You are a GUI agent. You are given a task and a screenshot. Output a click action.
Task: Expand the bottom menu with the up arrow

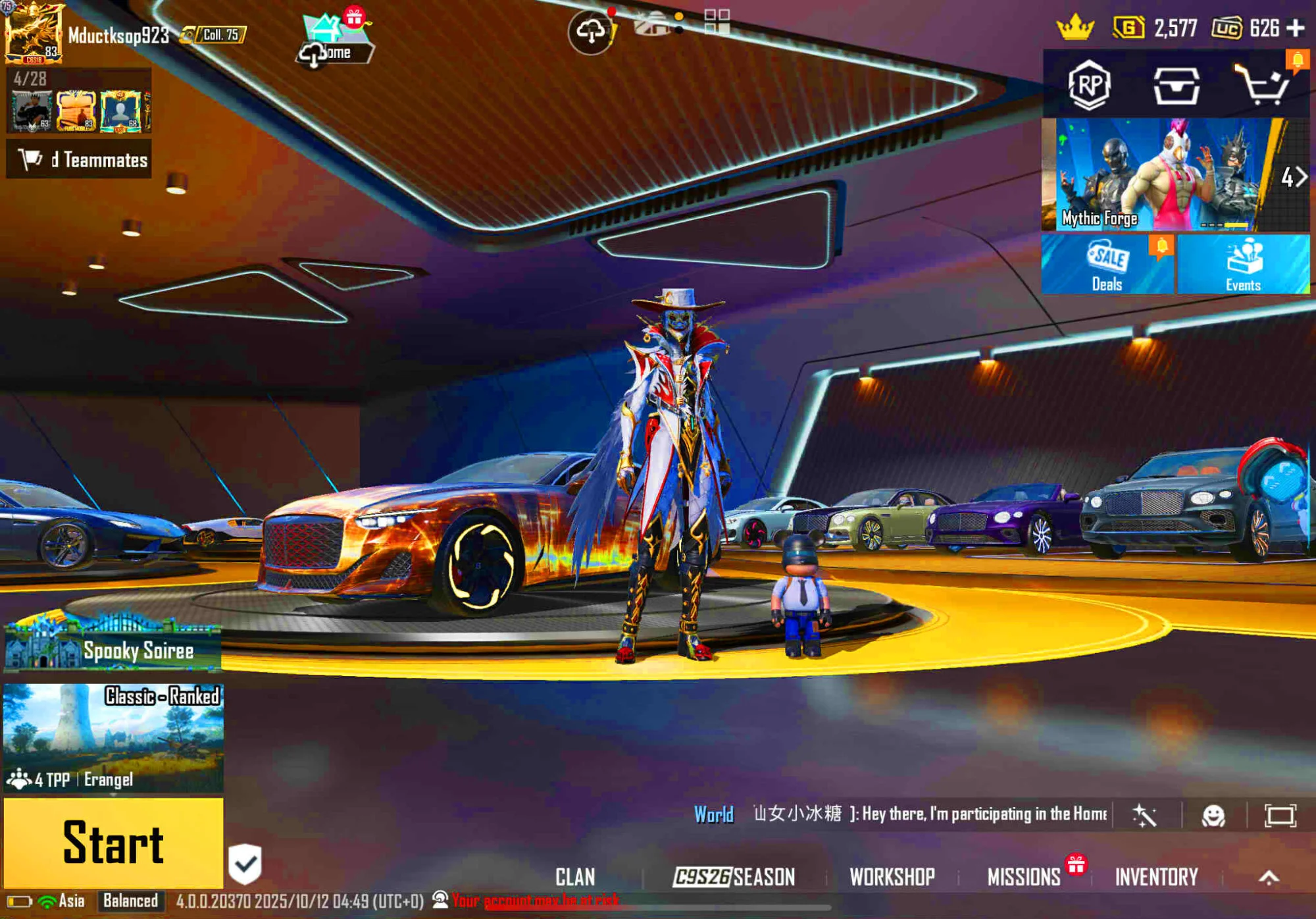1269,877
